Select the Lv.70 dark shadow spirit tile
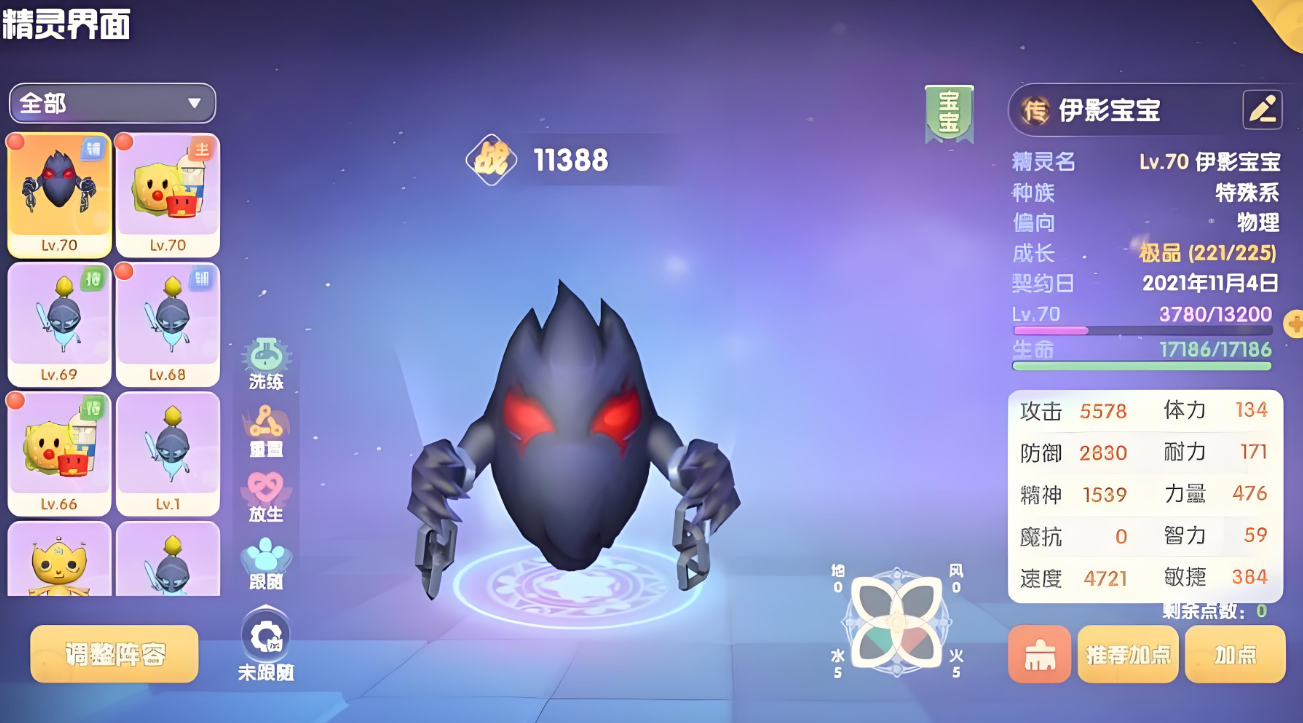 coord(59,194)
